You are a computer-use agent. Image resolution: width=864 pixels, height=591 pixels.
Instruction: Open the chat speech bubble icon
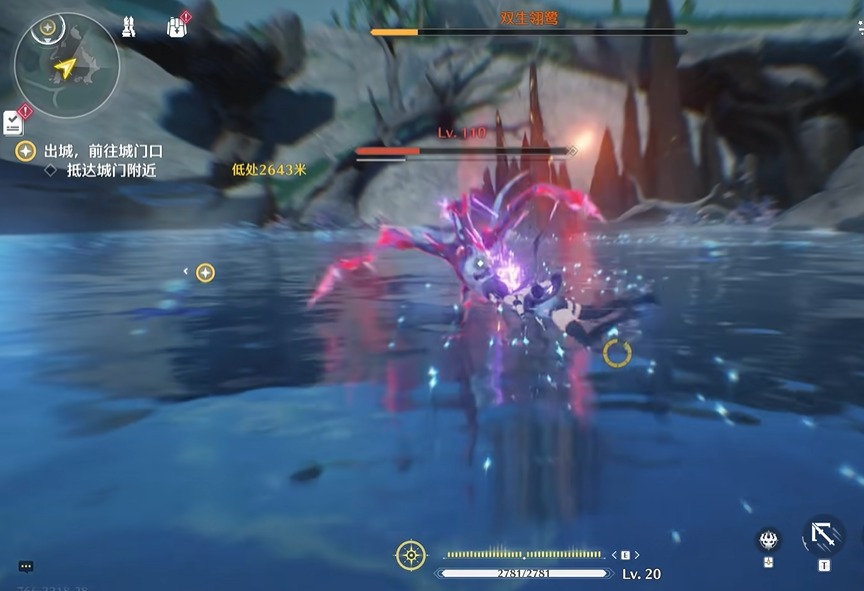click(26, 566)
